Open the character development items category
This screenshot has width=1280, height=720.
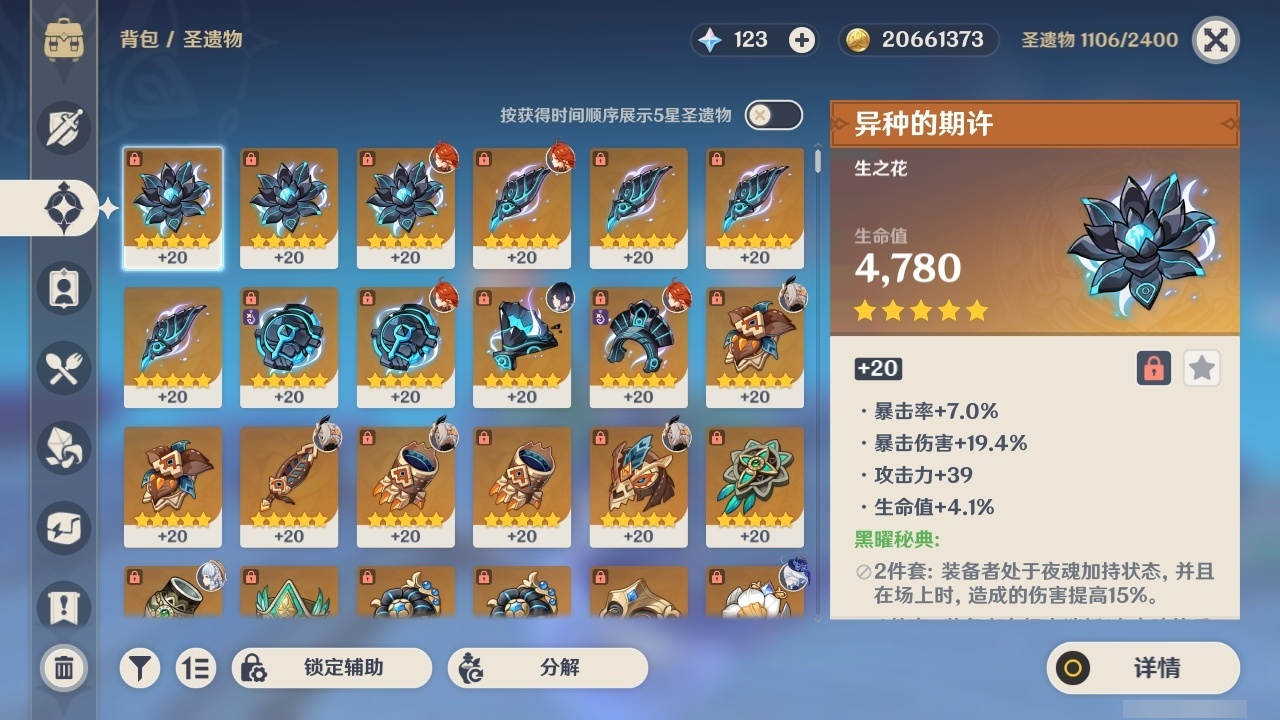pyautogui.click(x=62, y=287)
